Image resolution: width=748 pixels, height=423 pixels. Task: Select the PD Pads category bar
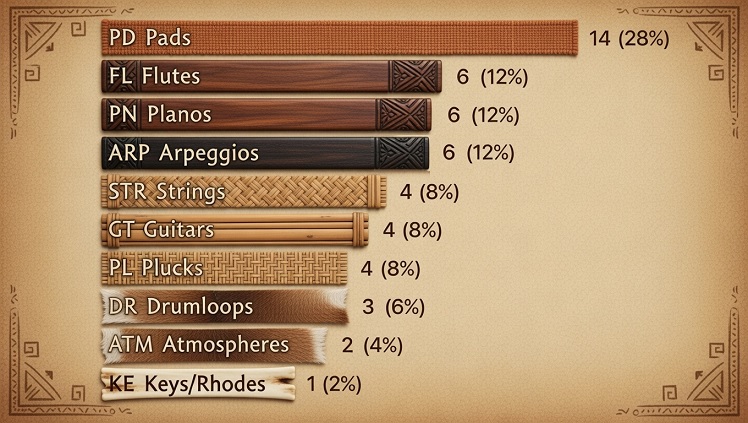click(x=340, y=39)
